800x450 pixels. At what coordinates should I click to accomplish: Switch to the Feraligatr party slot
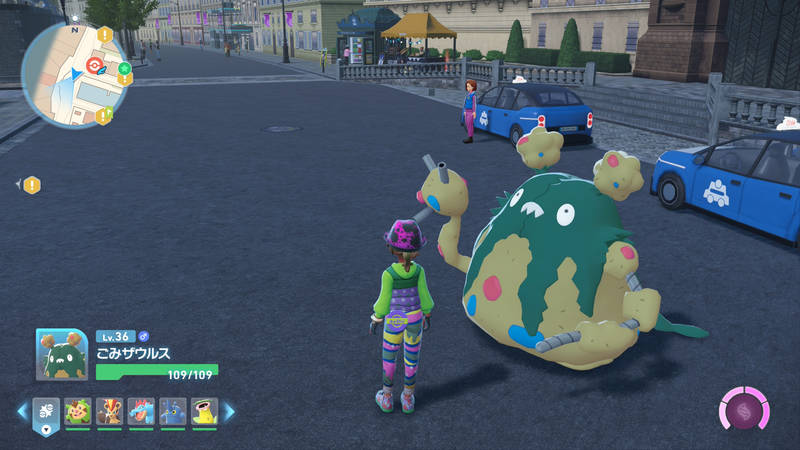[x=141, y=411]
